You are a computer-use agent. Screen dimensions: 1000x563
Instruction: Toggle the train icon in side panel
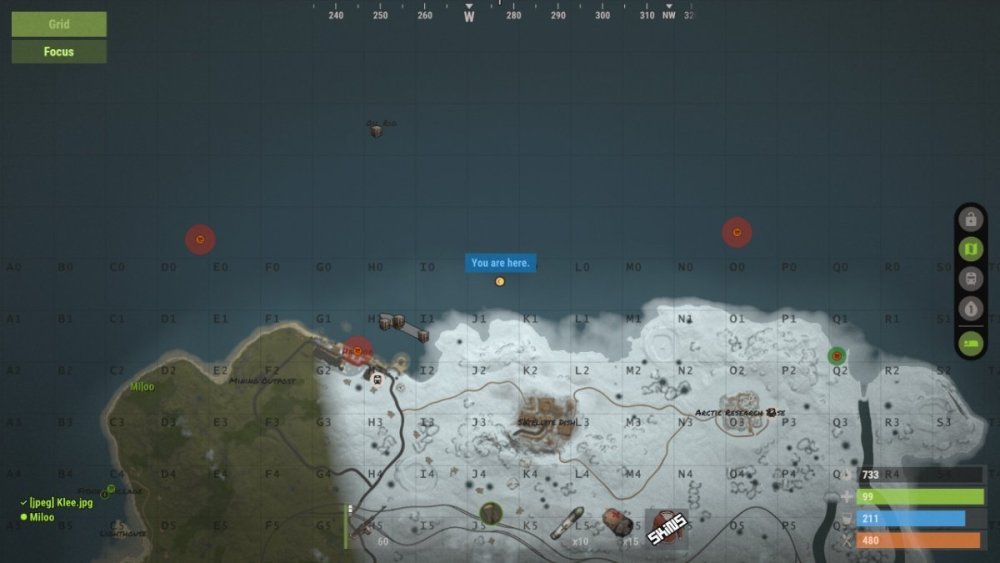coord(970,278)
